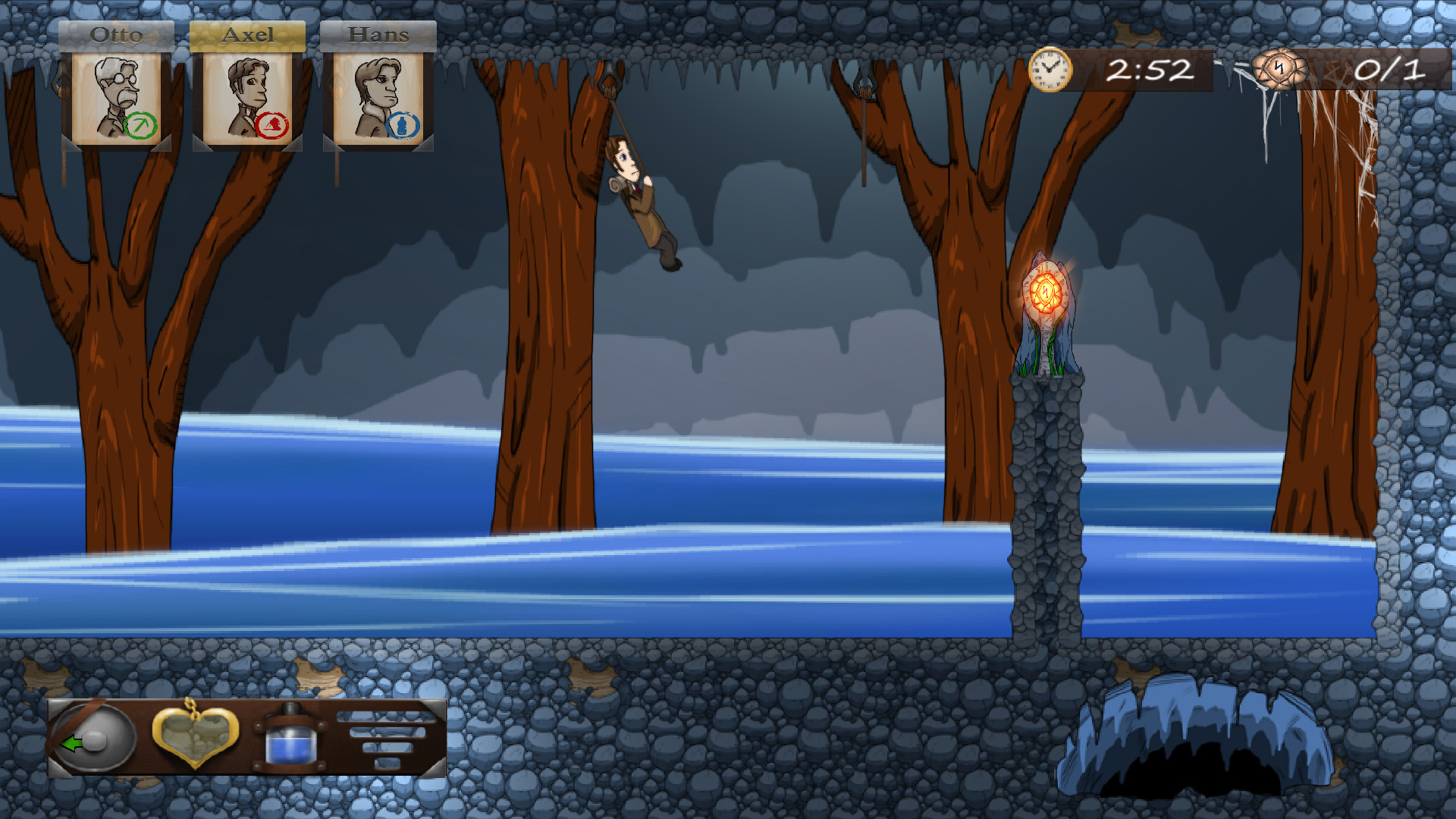The width and height of the screenshot is (1456, 819).
Task: Toggle Hans's ability badge on his portrait
Action: coord(404,125)
